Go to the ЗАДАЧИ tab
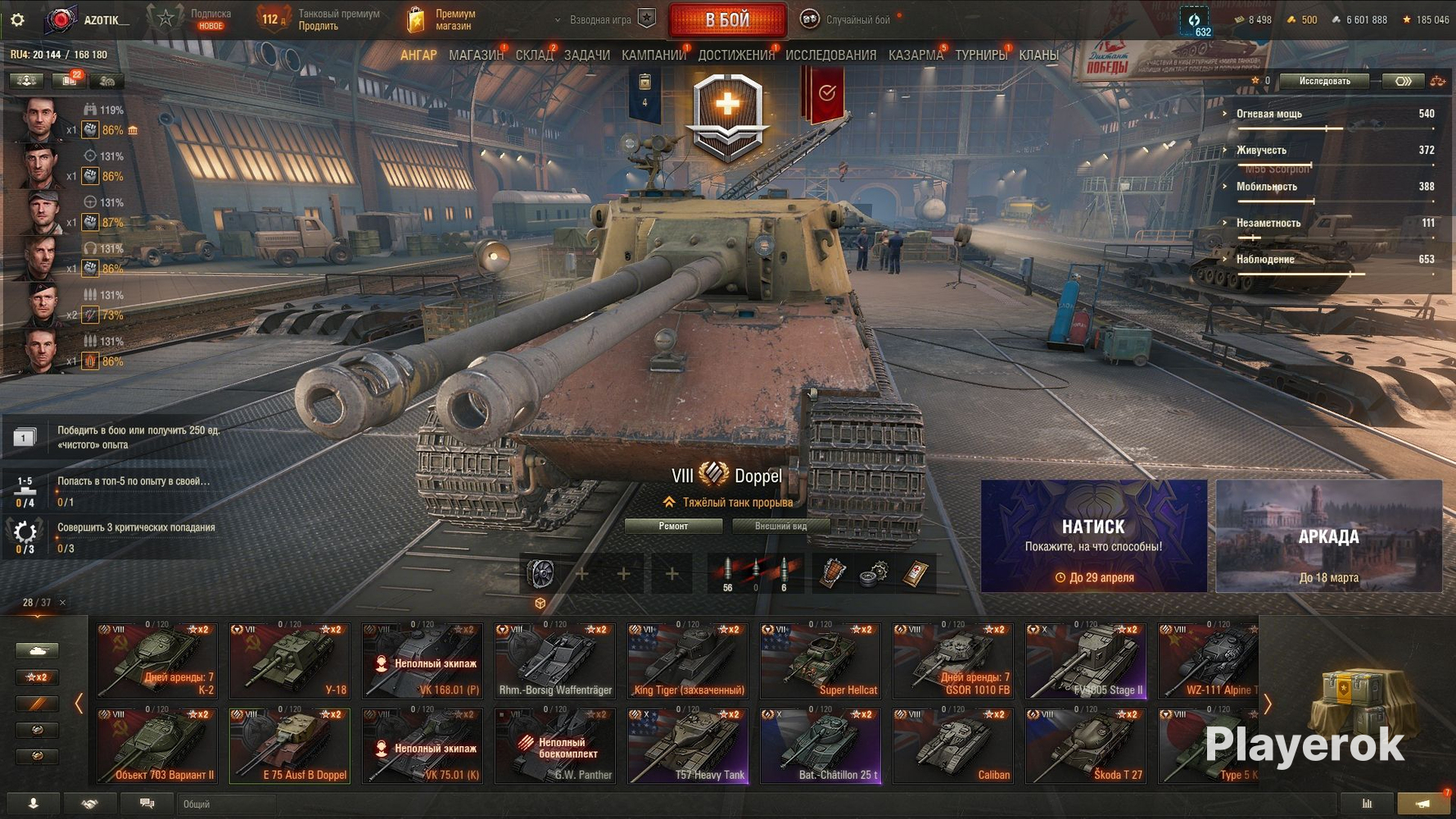 [586, 56]
